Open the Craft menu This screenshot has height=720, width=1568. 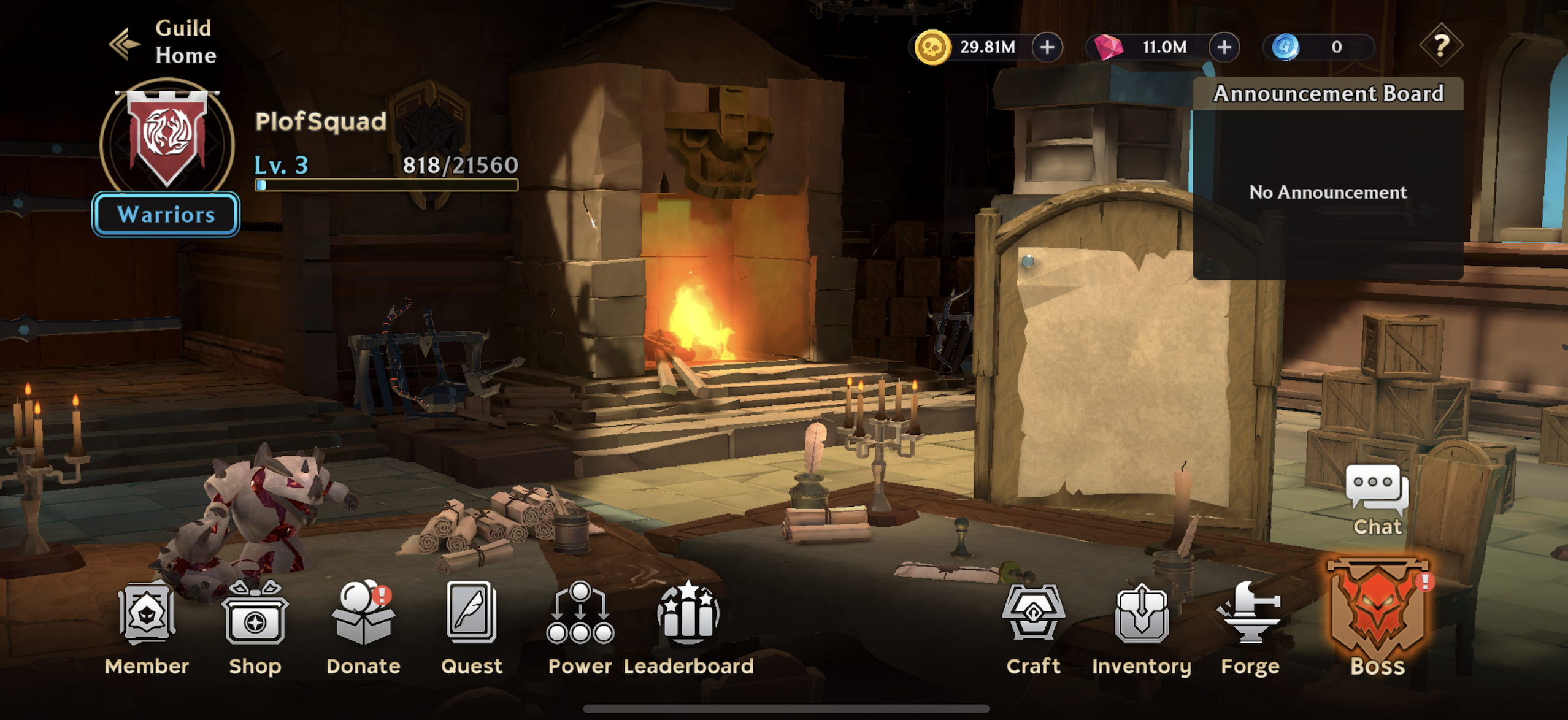1033,627
